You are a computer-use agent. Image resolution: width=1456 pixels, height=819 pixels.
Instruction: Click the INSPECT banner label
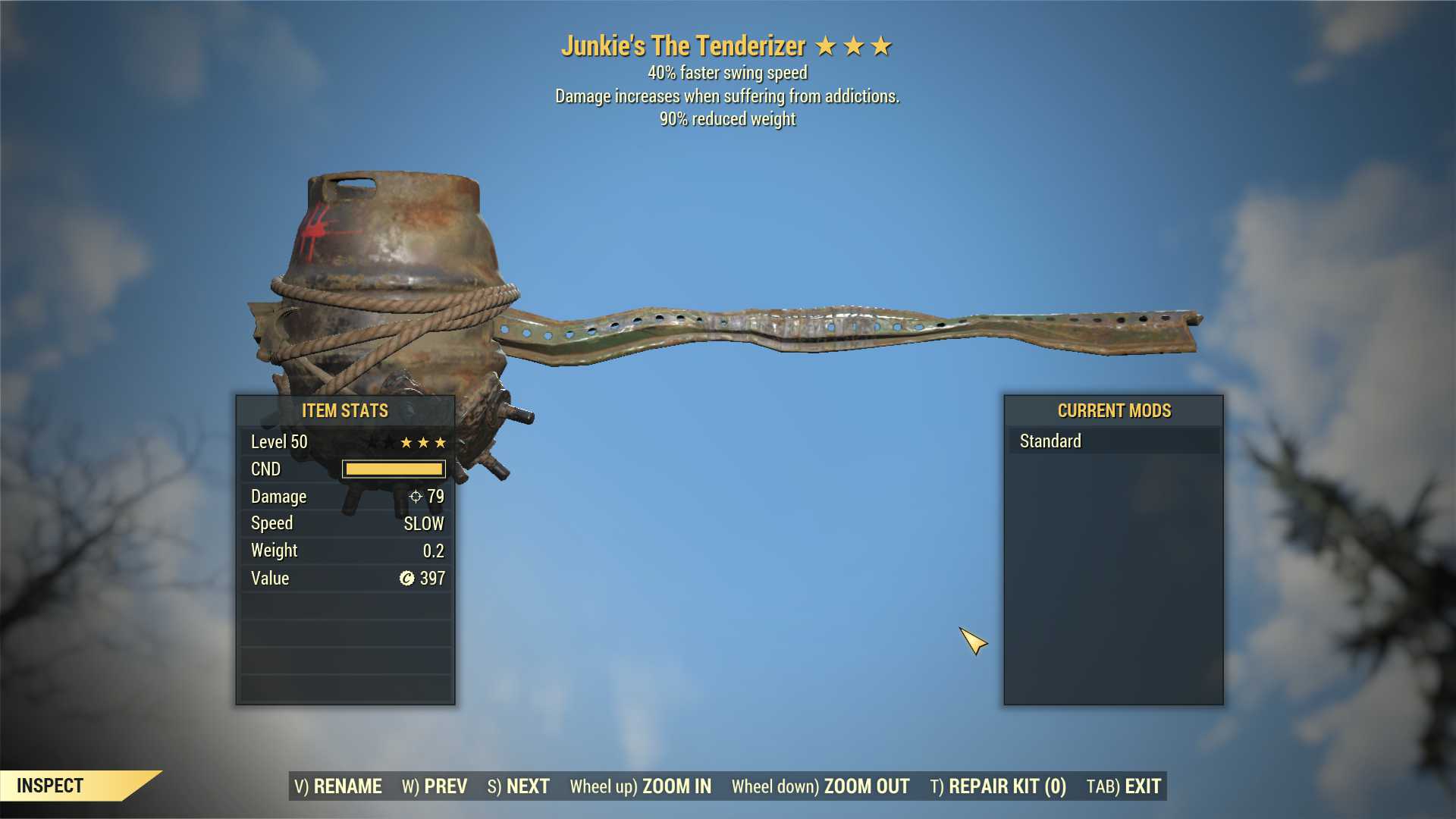[50, 786]
